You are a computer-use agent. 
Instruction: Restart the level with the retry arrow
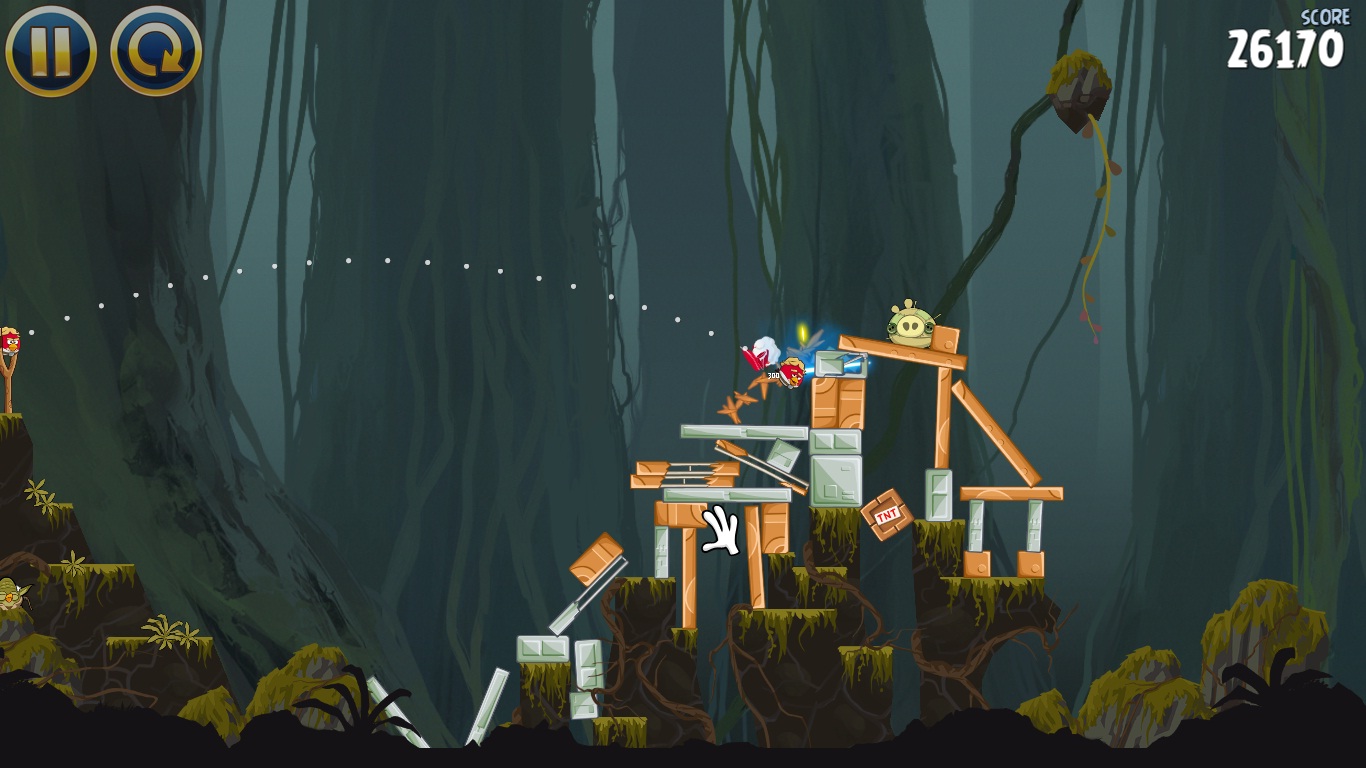pyautogui.click(x=156, y=50)
